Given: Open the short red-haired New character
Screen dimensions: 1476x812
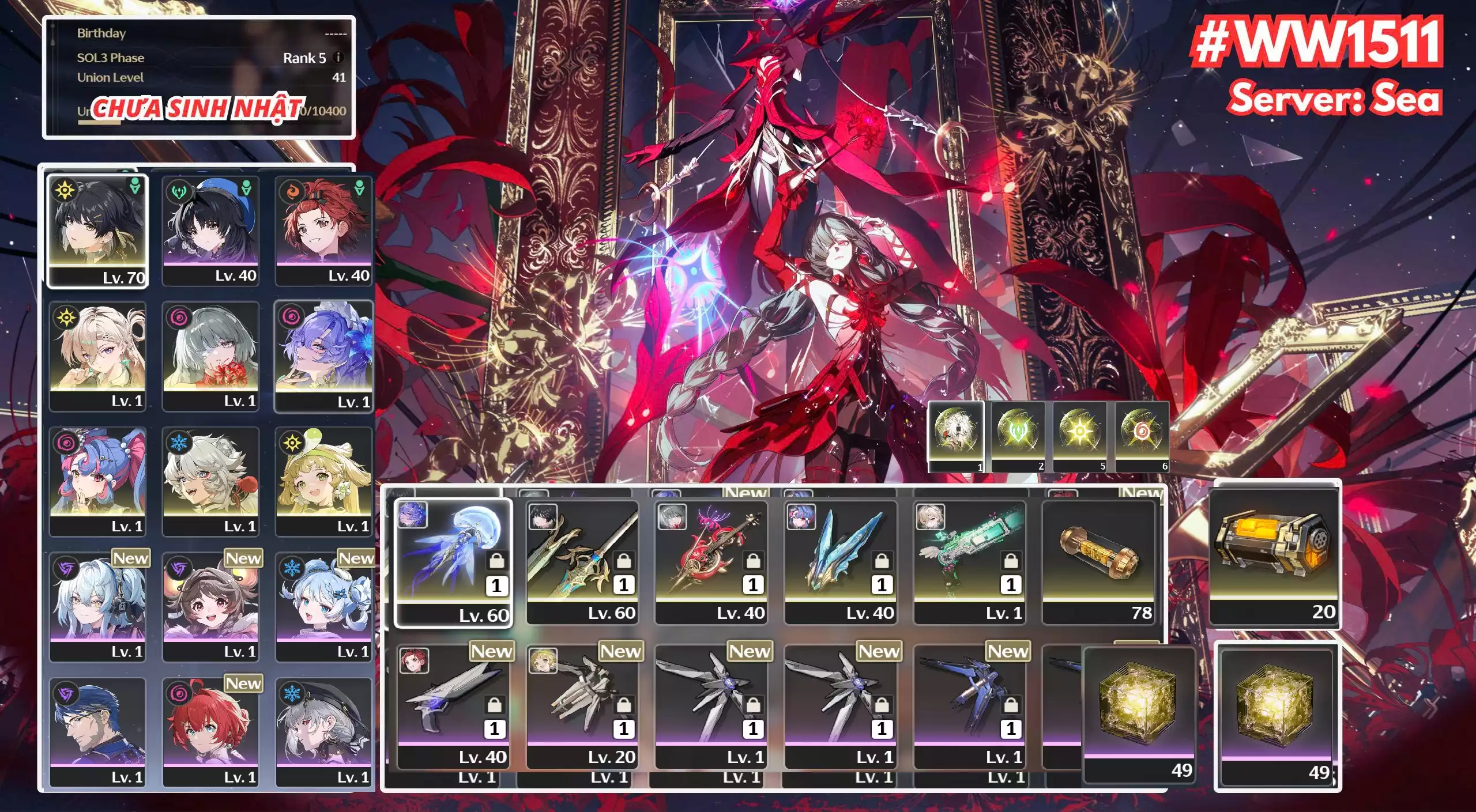Looking at the screenshot, I should pos(210,732).
